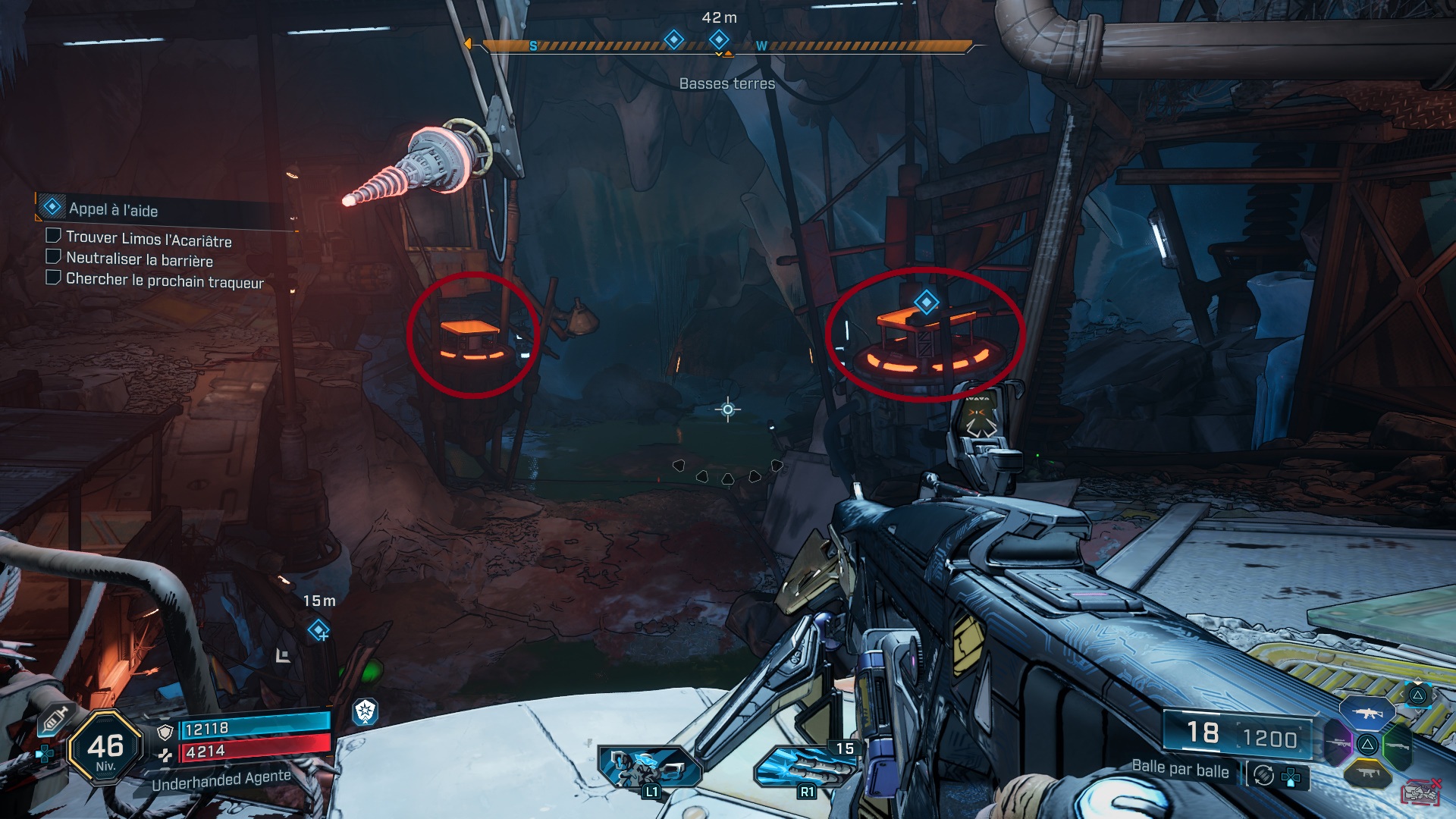1456x819 pixels.
Task: Select the 'Chercher le prochain traqueur' objective
Action: [165, 281]
